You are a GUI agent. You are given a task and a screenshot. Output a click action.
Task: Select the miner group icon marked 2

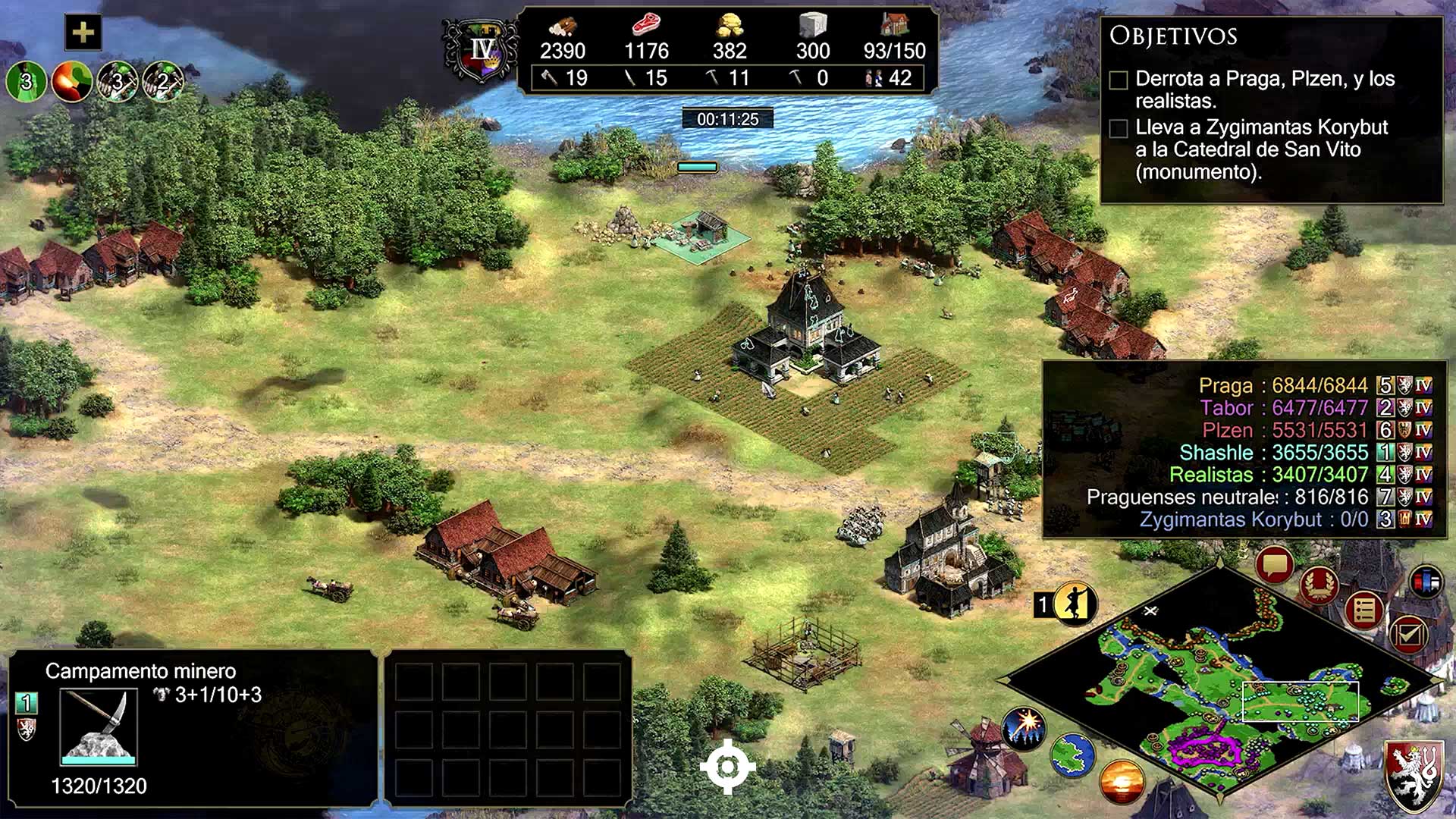click(x=162, y=80)
